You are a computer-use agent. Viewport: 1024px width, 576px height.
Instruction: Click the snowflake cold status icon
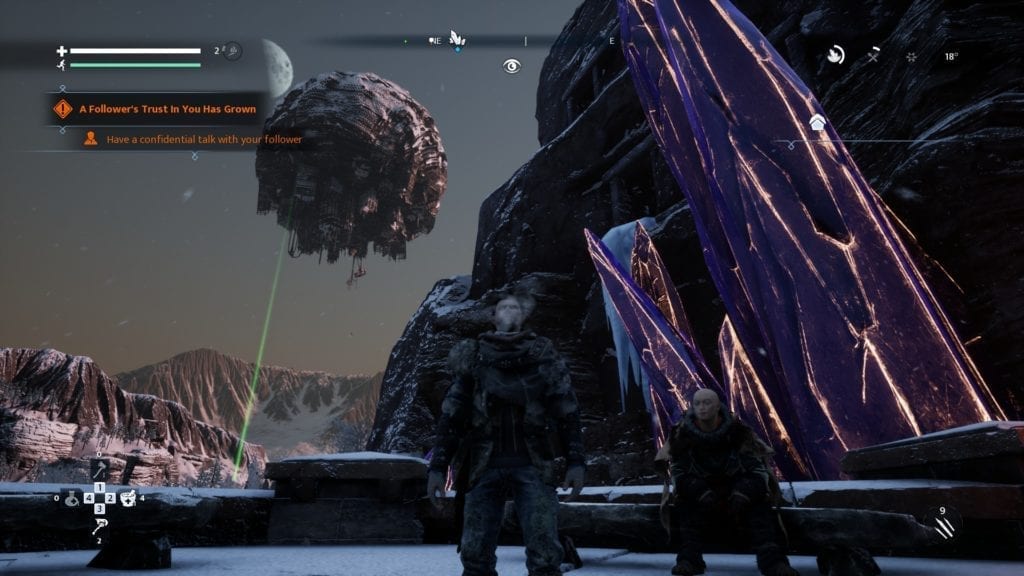pyautogui.click(x=911, y=56)
